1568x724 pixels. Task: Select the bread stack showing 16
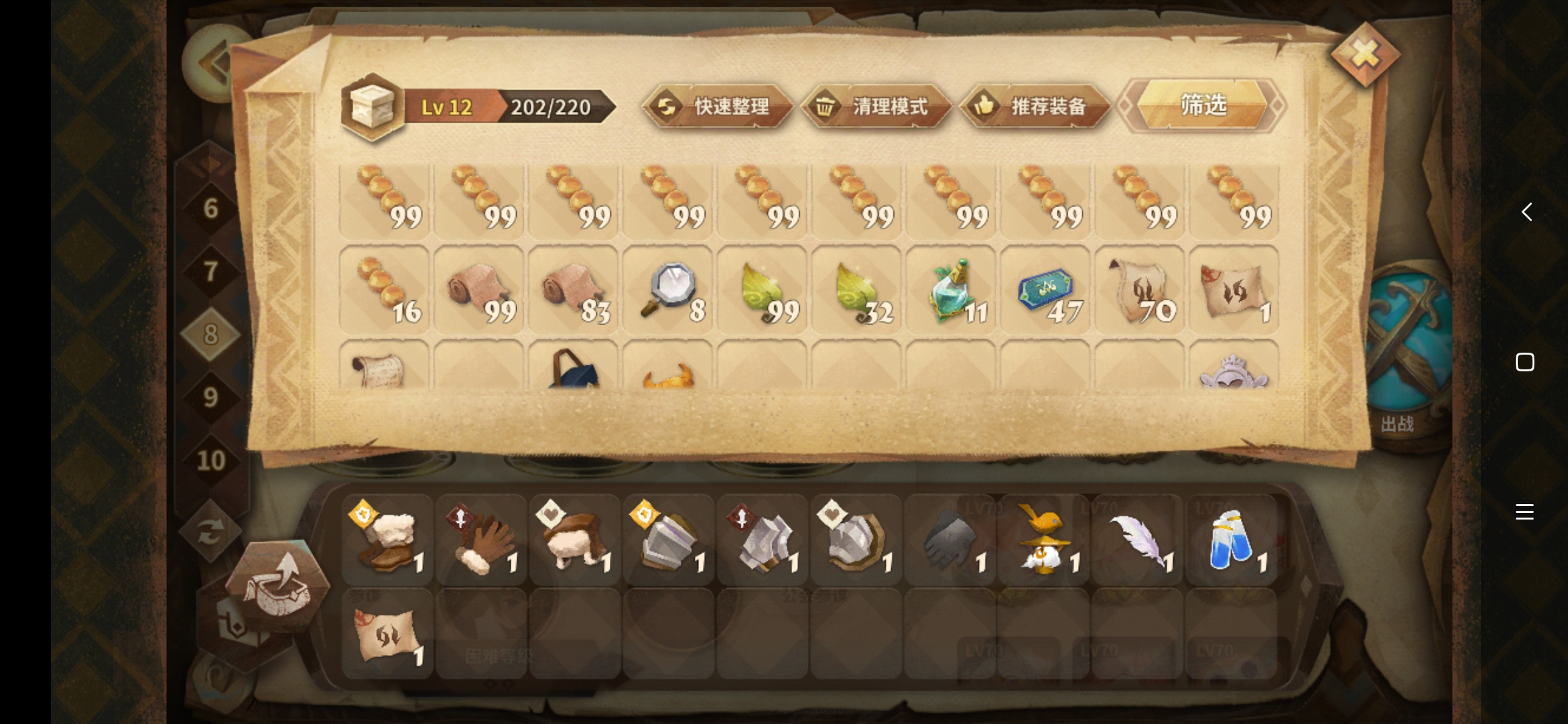[x=385, y=290]
